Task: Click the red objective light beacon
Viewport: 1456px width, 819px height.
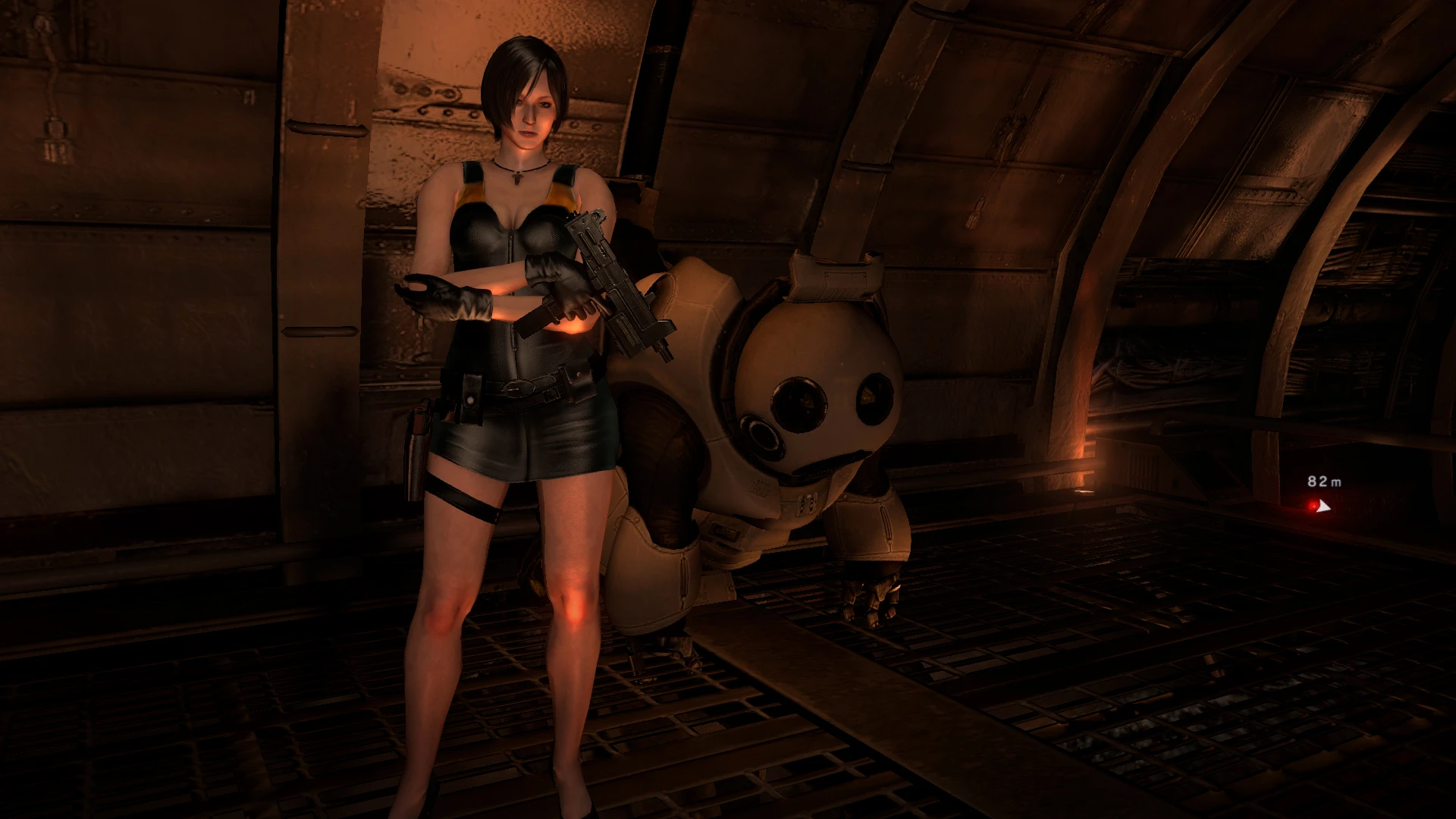Action: coord(1311,507)
